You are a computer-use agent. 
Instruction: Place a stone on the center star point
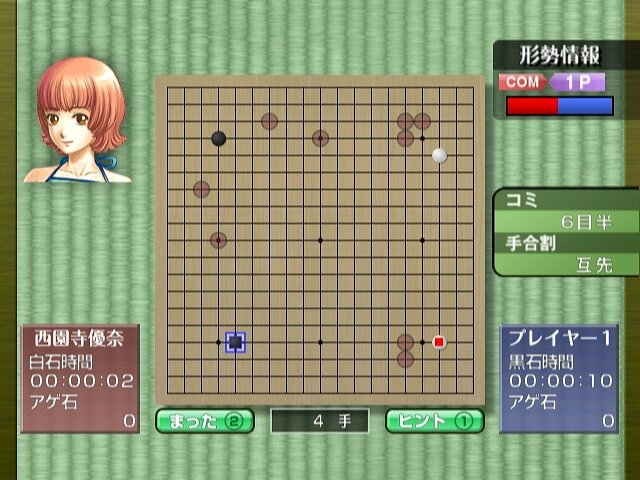click(320, 240)
